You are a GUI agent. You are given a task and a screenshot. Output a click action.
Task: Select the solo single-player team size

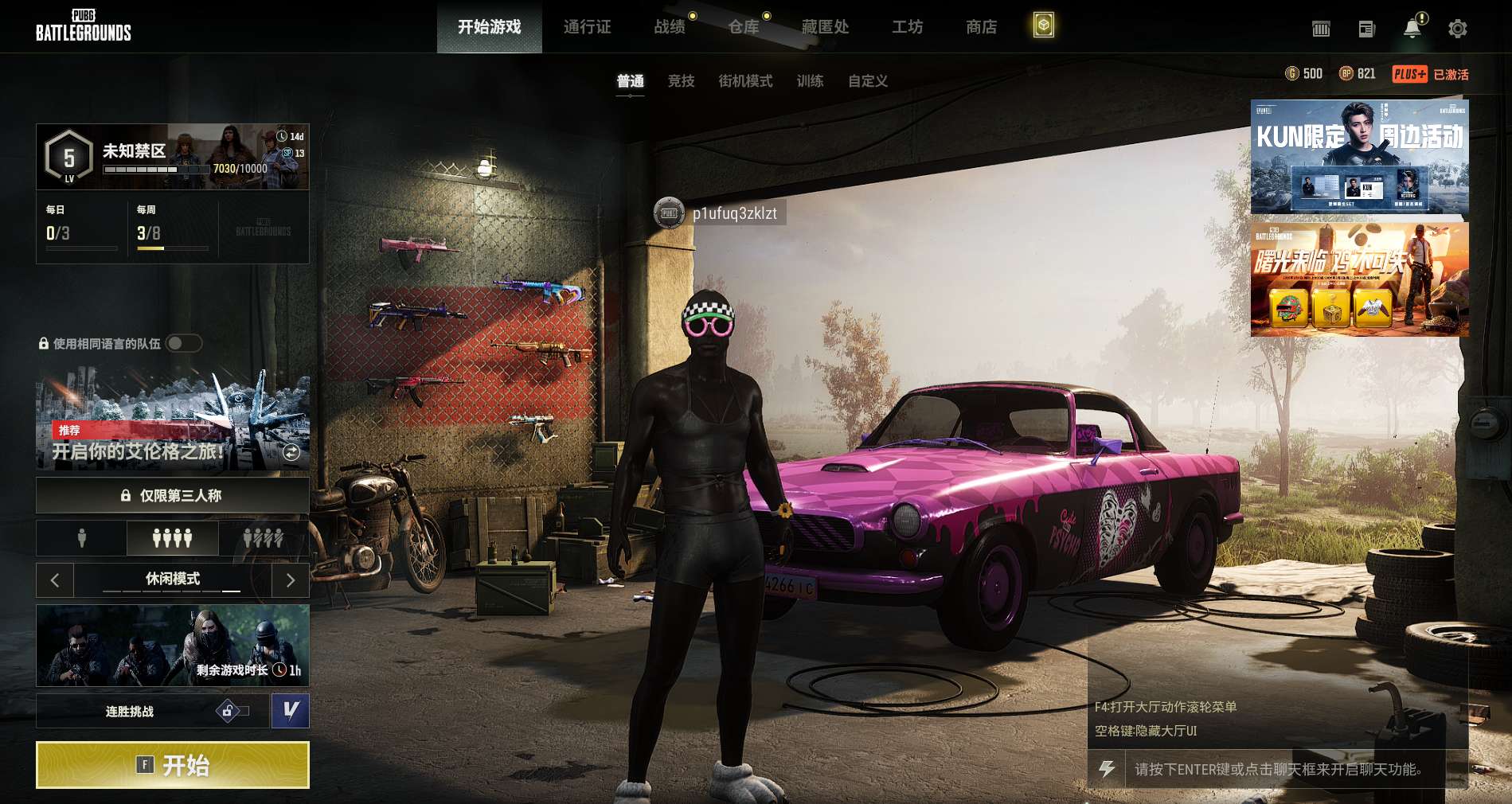point(81,539)
